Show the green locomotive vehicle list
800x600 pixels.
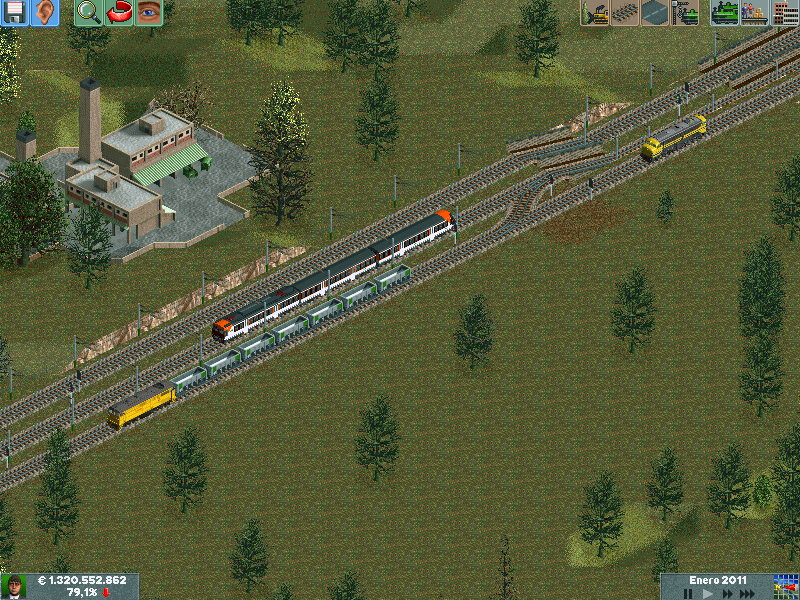click(x=724, y=13)
